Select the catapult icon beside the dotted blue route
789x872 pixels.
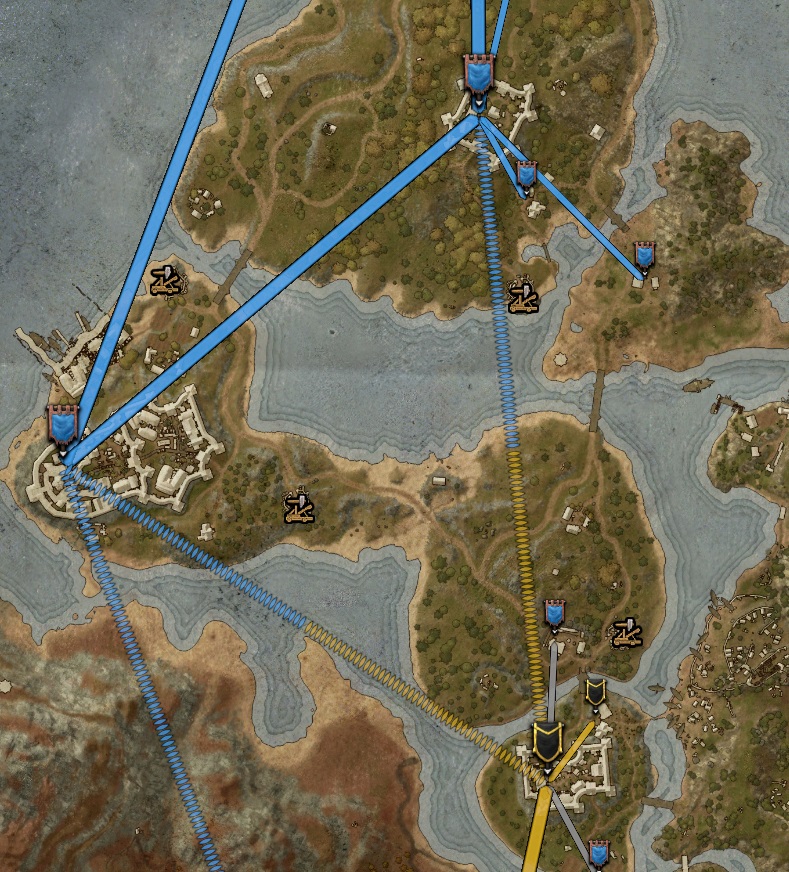pos(522,295)
